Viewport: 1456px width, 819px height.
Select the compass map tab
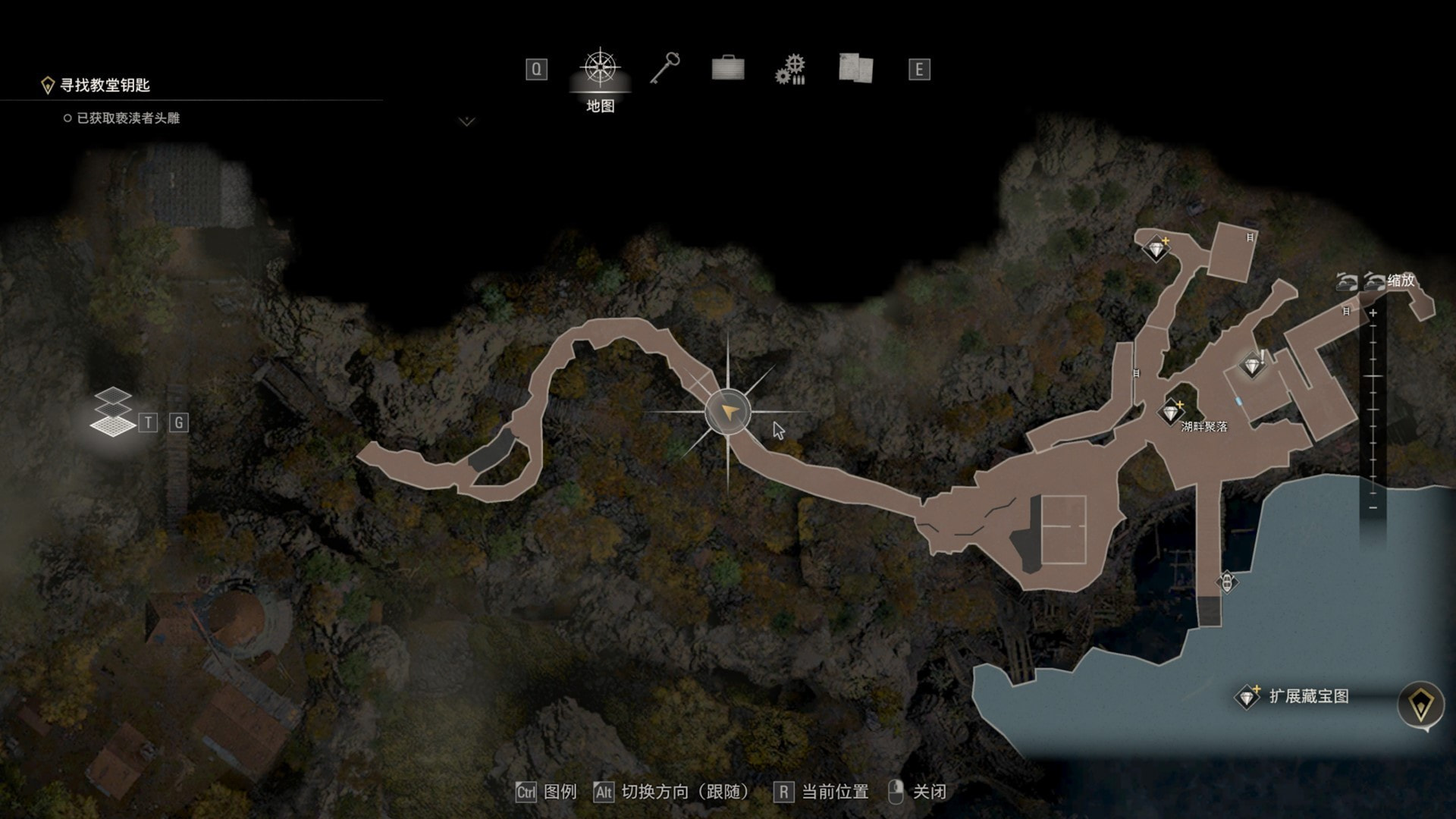coord(600,69)
